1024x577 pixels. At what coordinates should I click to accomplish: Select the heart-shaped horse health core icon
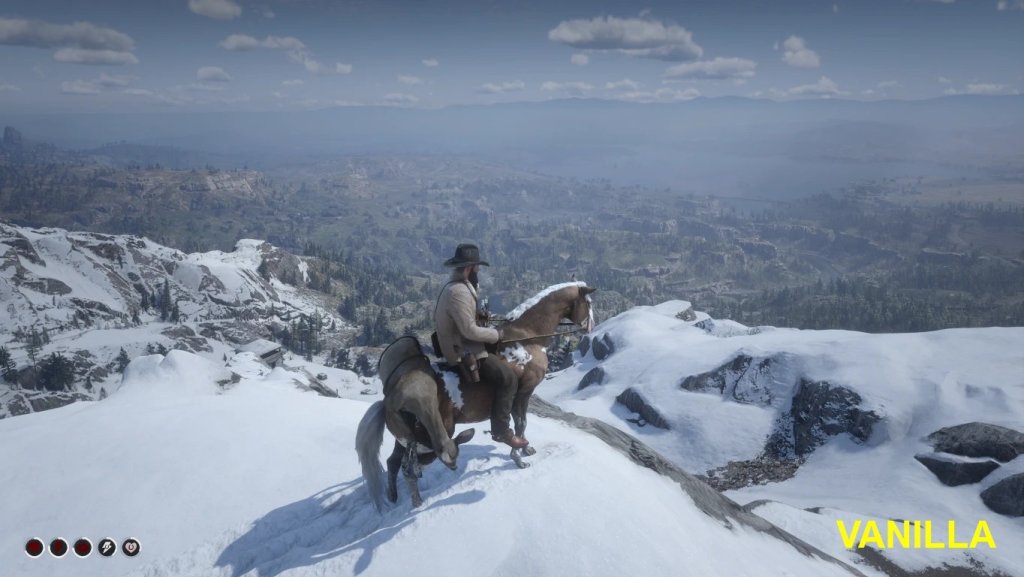[131, 547]
